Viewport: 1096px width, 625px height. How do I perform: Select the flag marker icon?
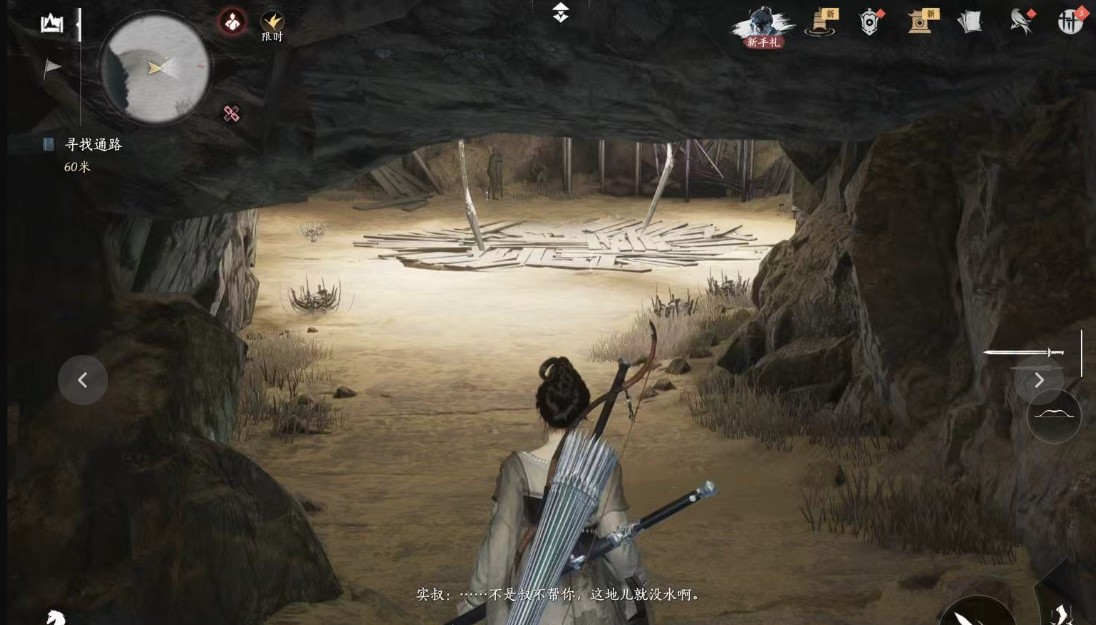tap(52, 68)
